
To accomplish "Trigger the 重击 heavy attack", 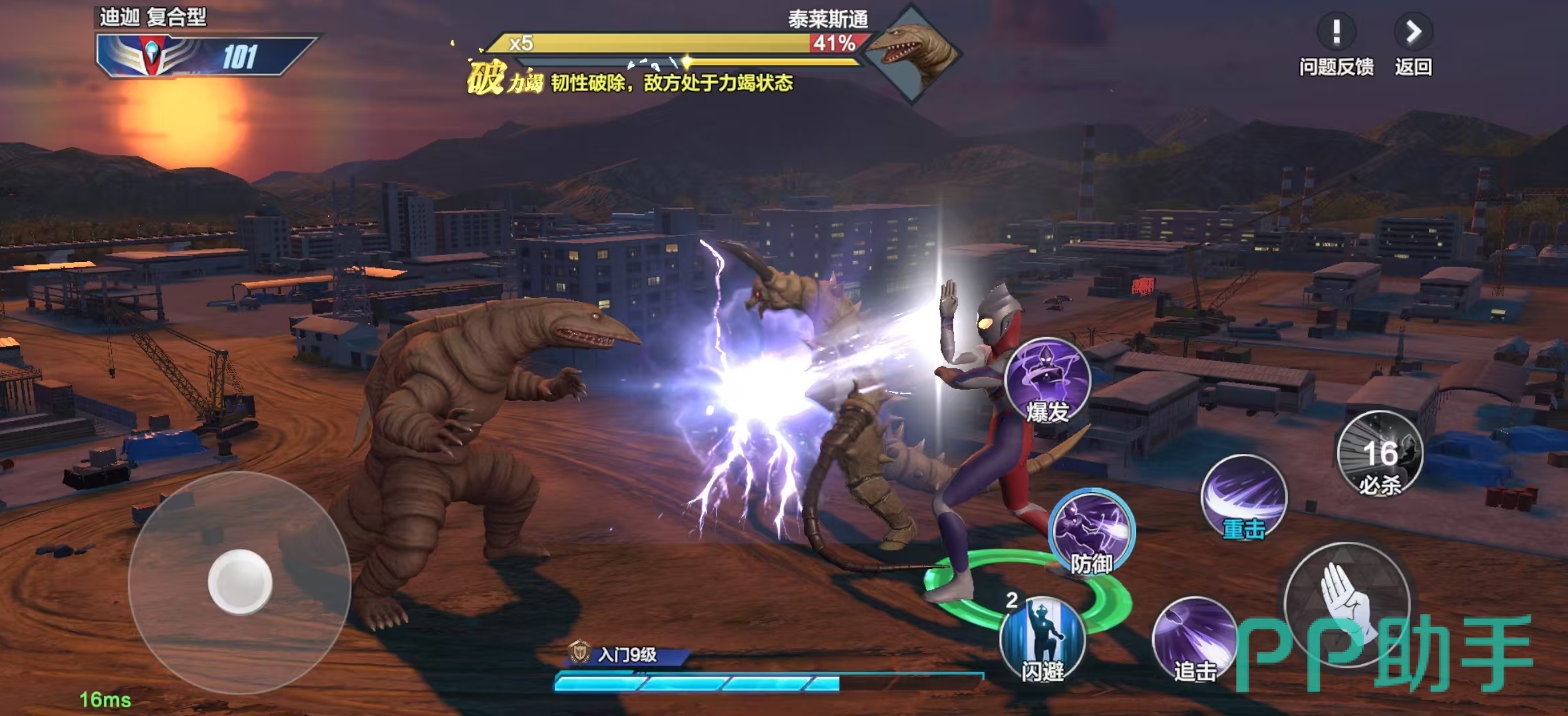I will [1243, 497].
